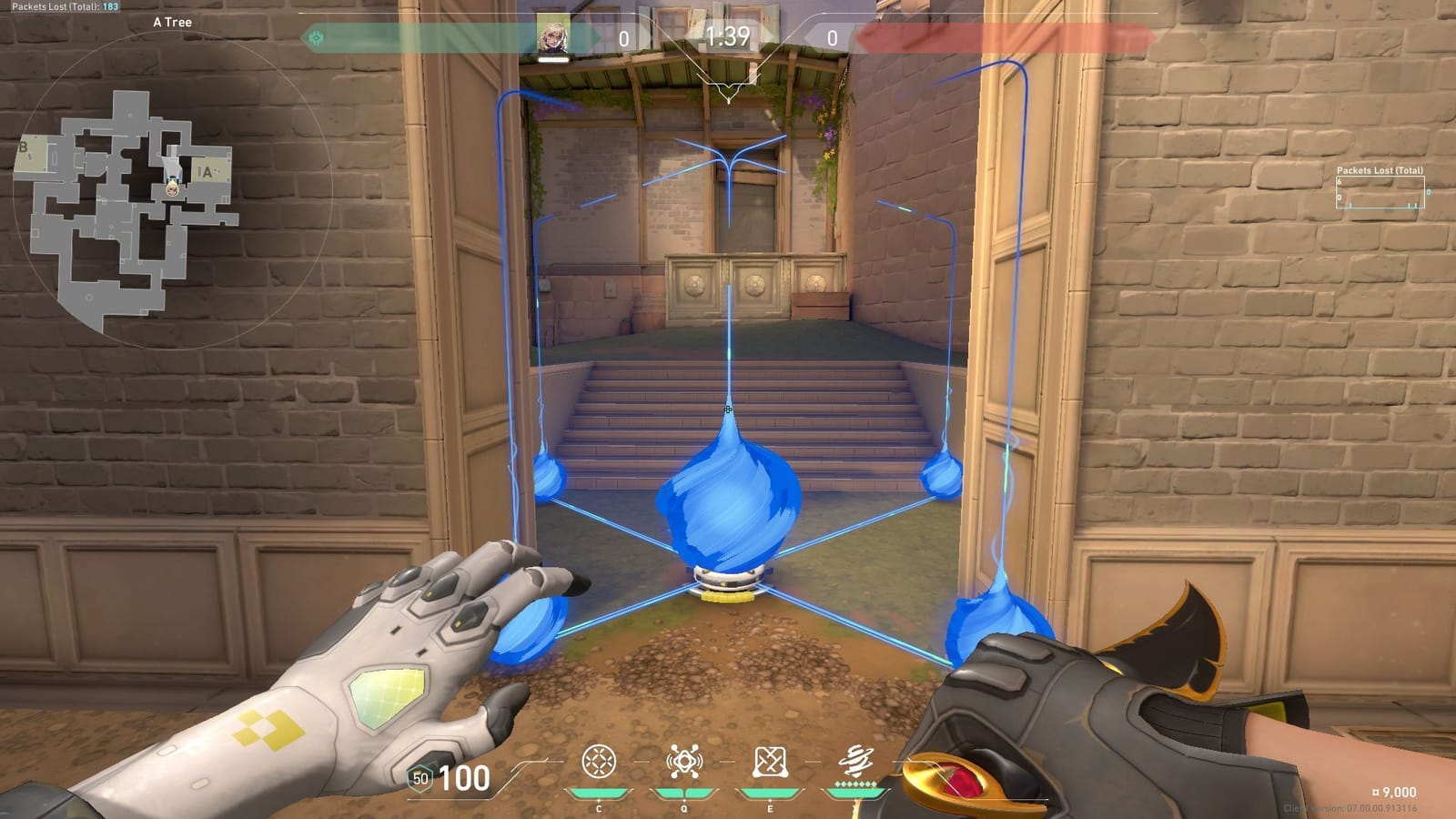1456x819 pixels.
Task: Activate the Annihilation ultimate ability icon
Action: (855, 760)
